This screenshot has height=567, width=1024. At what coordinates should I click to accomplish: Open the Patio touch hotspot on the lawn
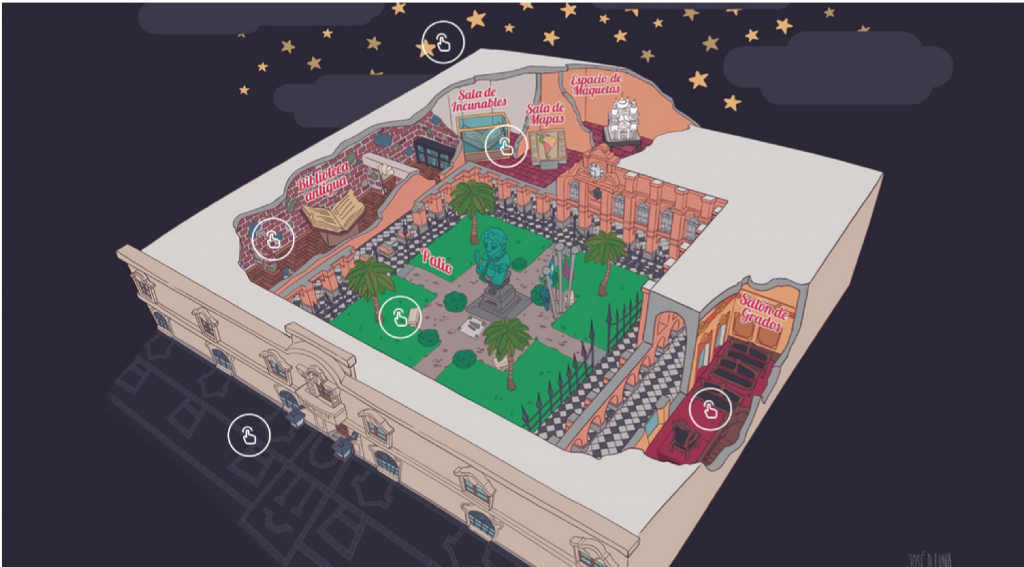pos(400,318)
